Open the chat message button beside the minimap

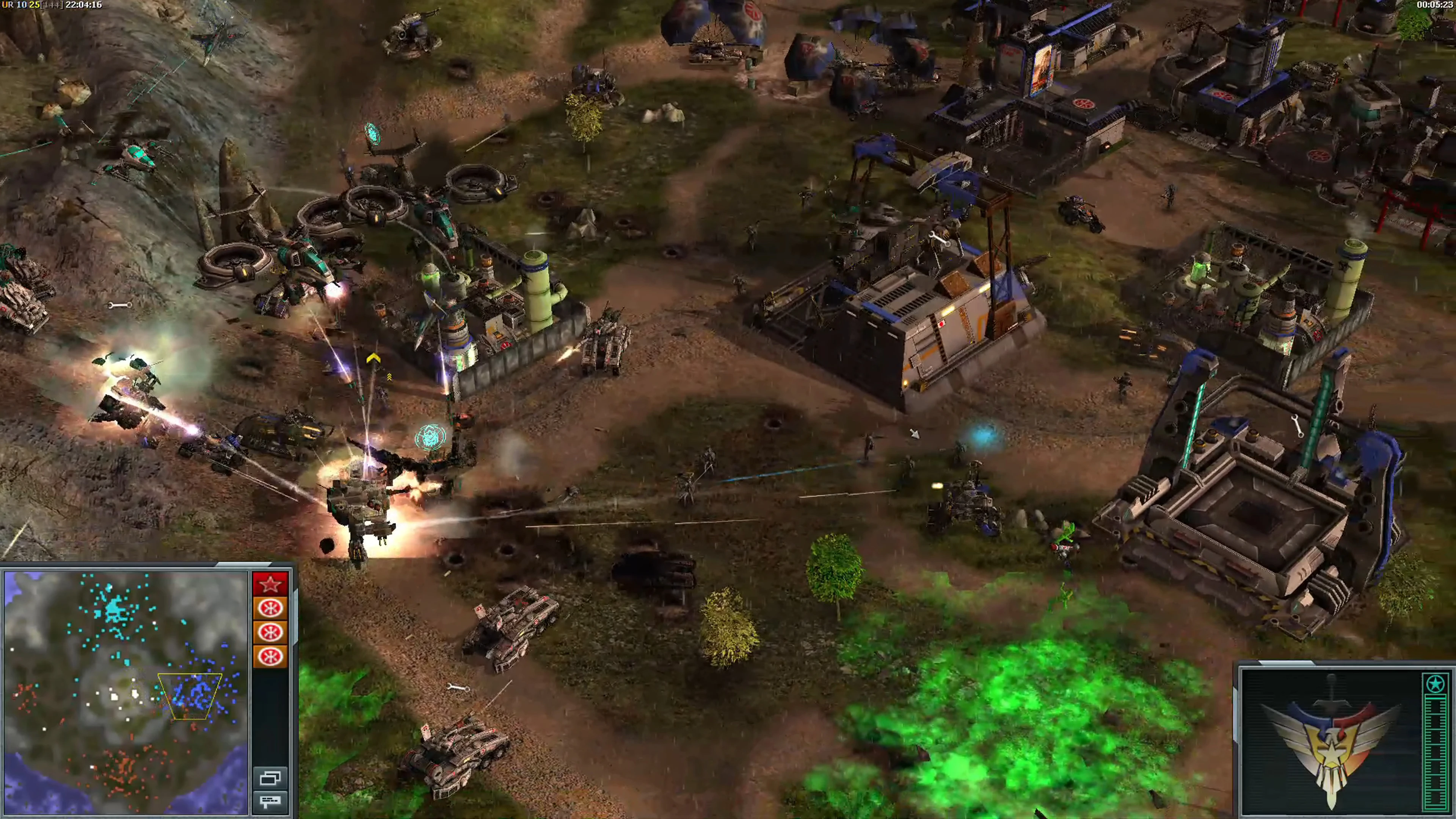coord(270,801)
